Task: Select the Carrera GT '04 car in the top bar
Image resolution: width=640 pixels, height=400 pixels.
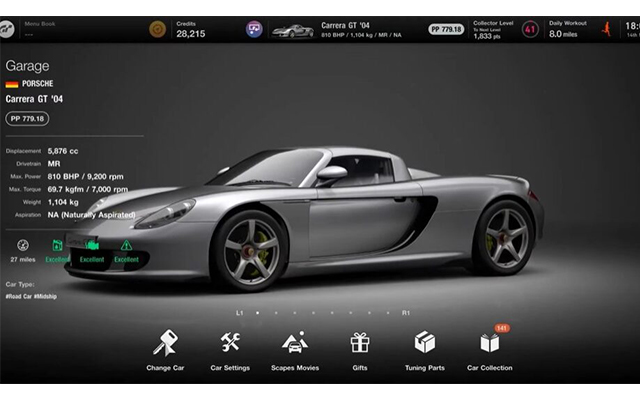Action: tap(345, 30)
